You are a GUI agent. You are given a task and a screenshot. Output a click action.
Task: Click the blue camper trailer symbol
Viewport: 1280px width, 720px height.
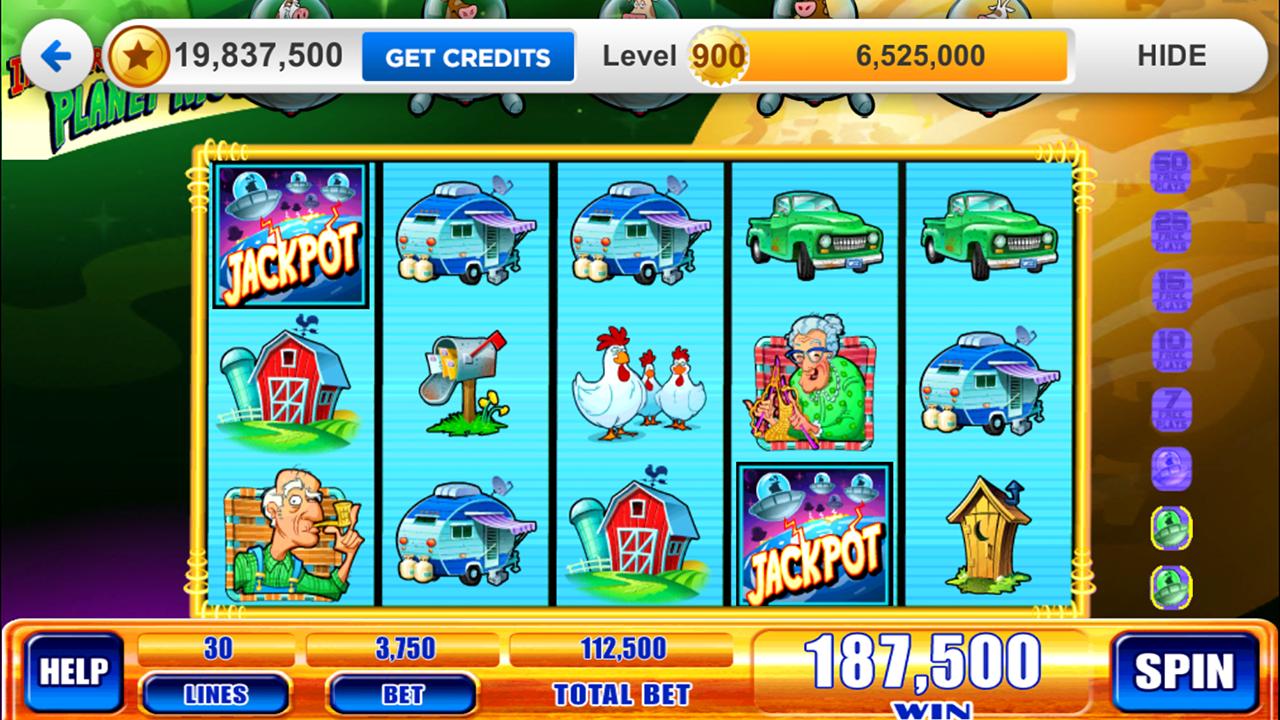click(465, 237)
